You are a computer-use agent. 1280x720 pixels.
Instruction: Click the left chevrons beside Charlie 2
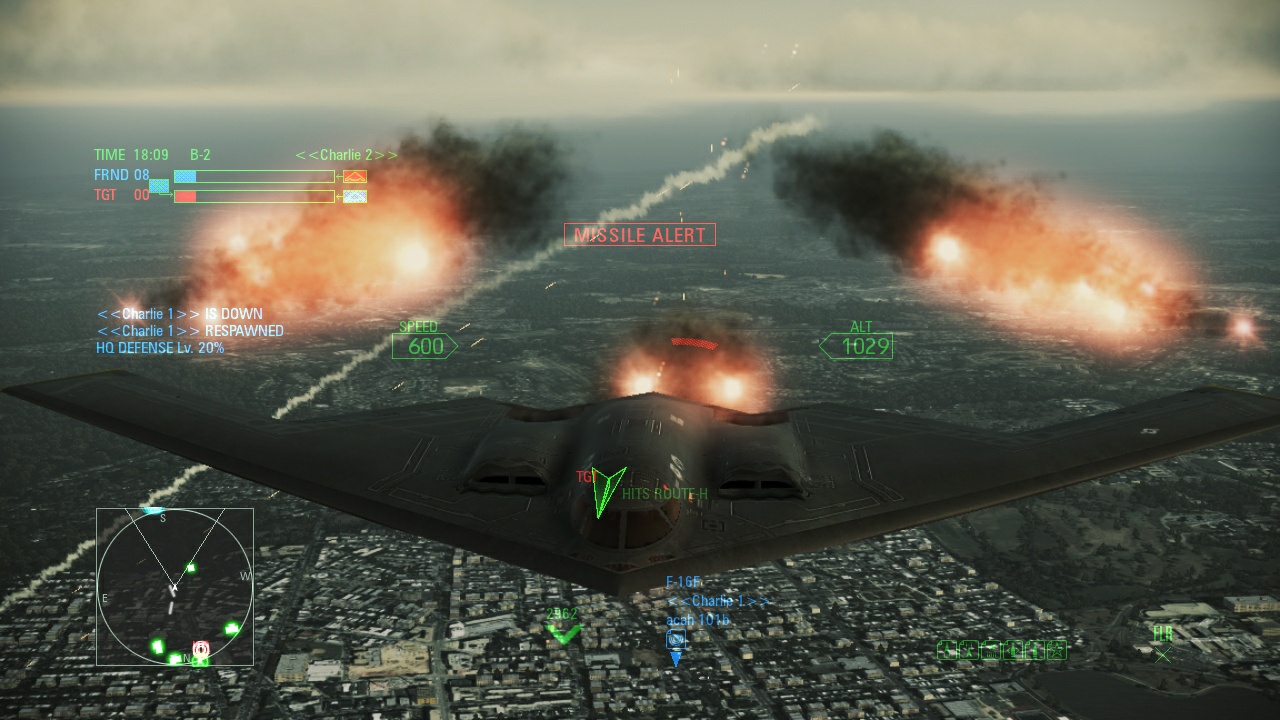[306, 155]
